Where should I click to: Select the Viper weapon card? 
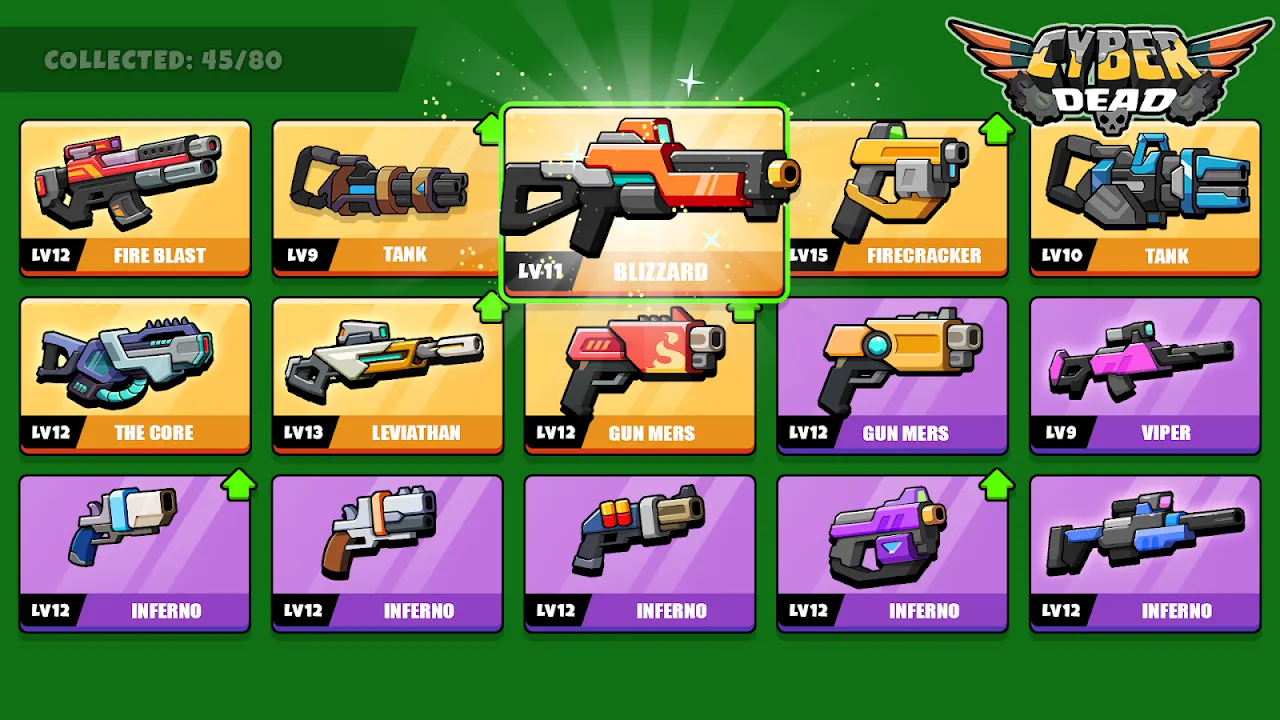pos(1144,375)
